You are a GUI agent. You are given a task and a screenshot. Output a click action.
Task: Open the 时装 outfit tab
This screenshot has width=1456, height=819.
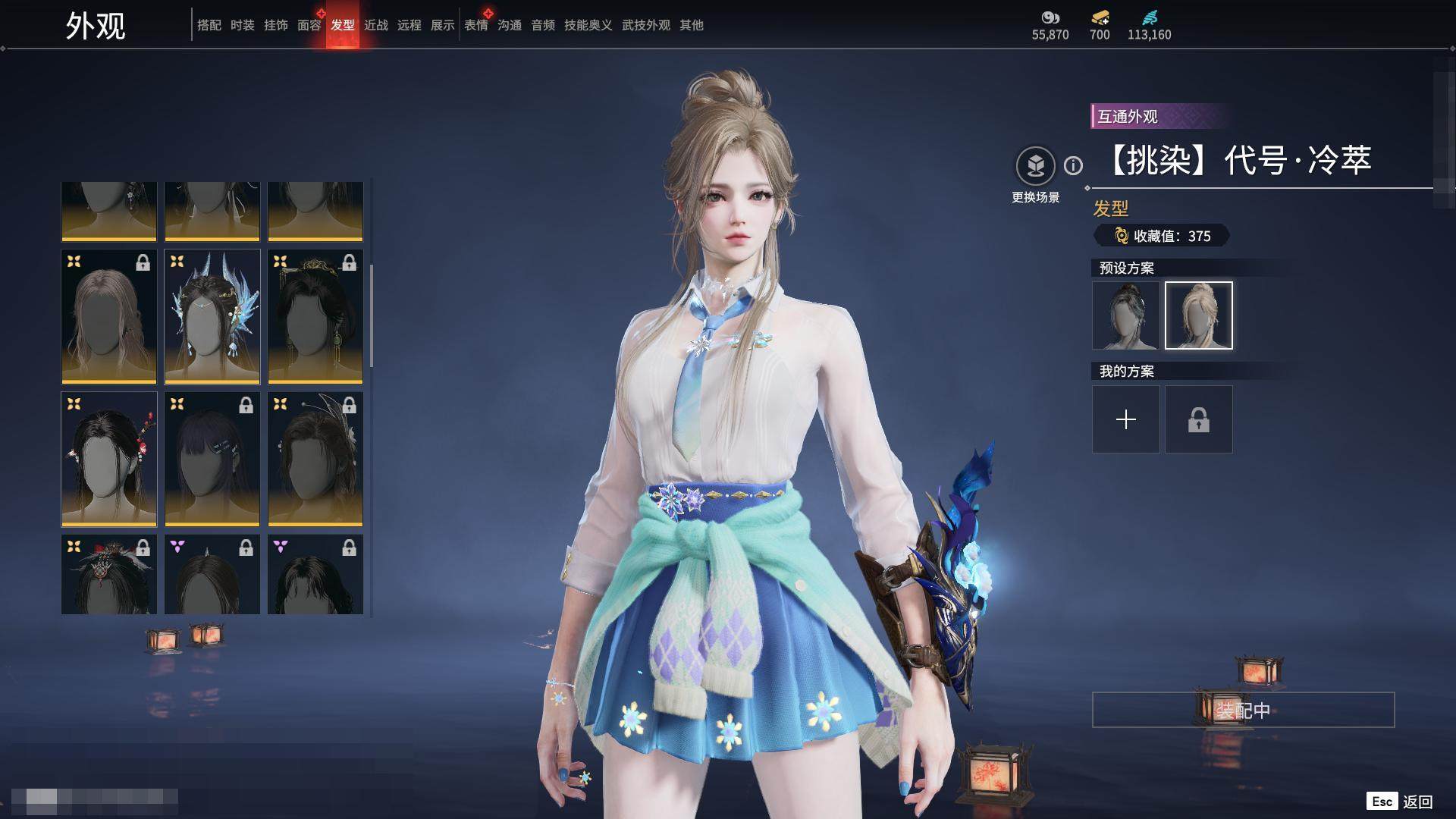tap(242, 25)
